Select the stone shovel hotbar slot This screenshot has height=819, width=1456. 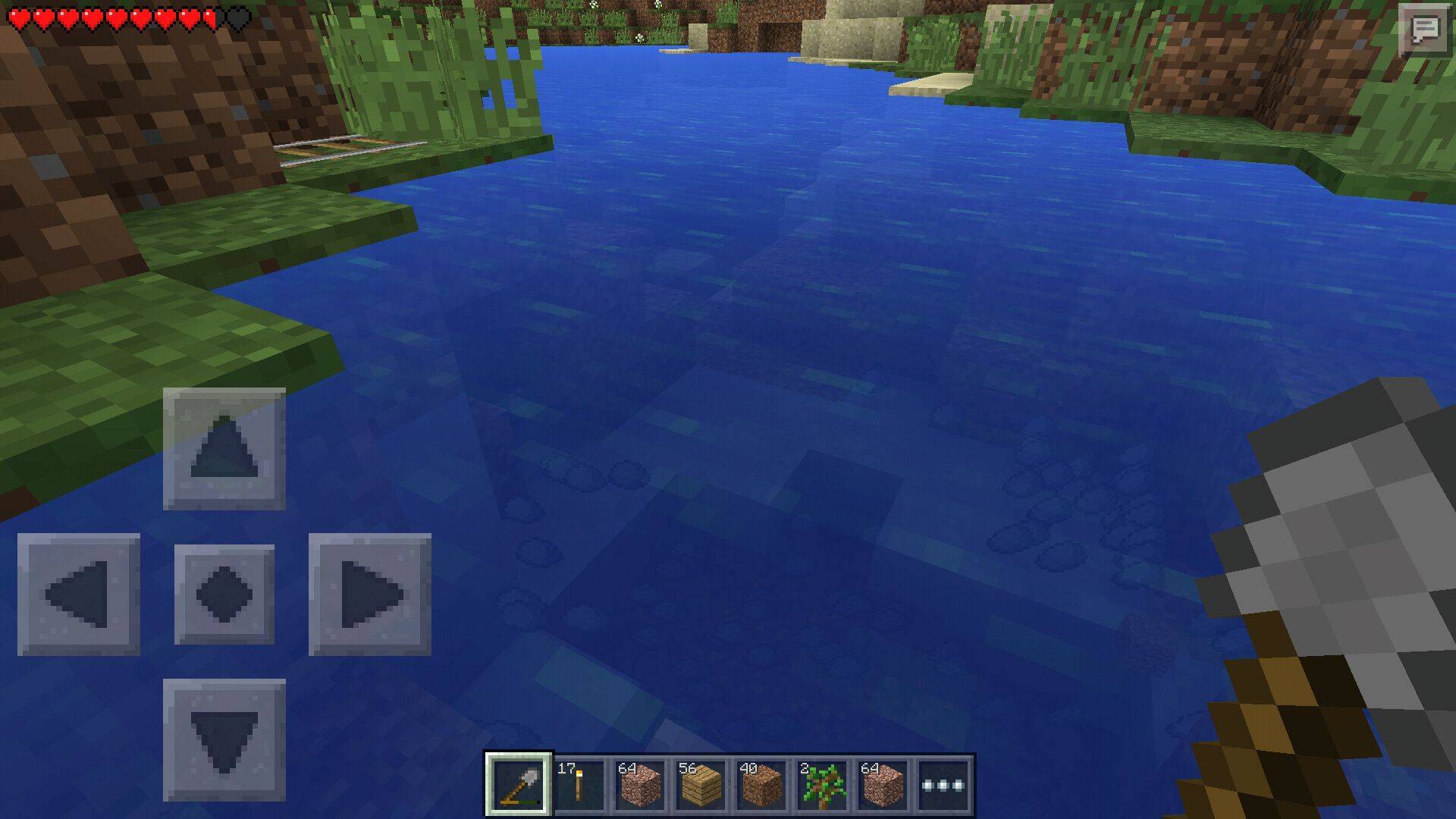point(519,784)
